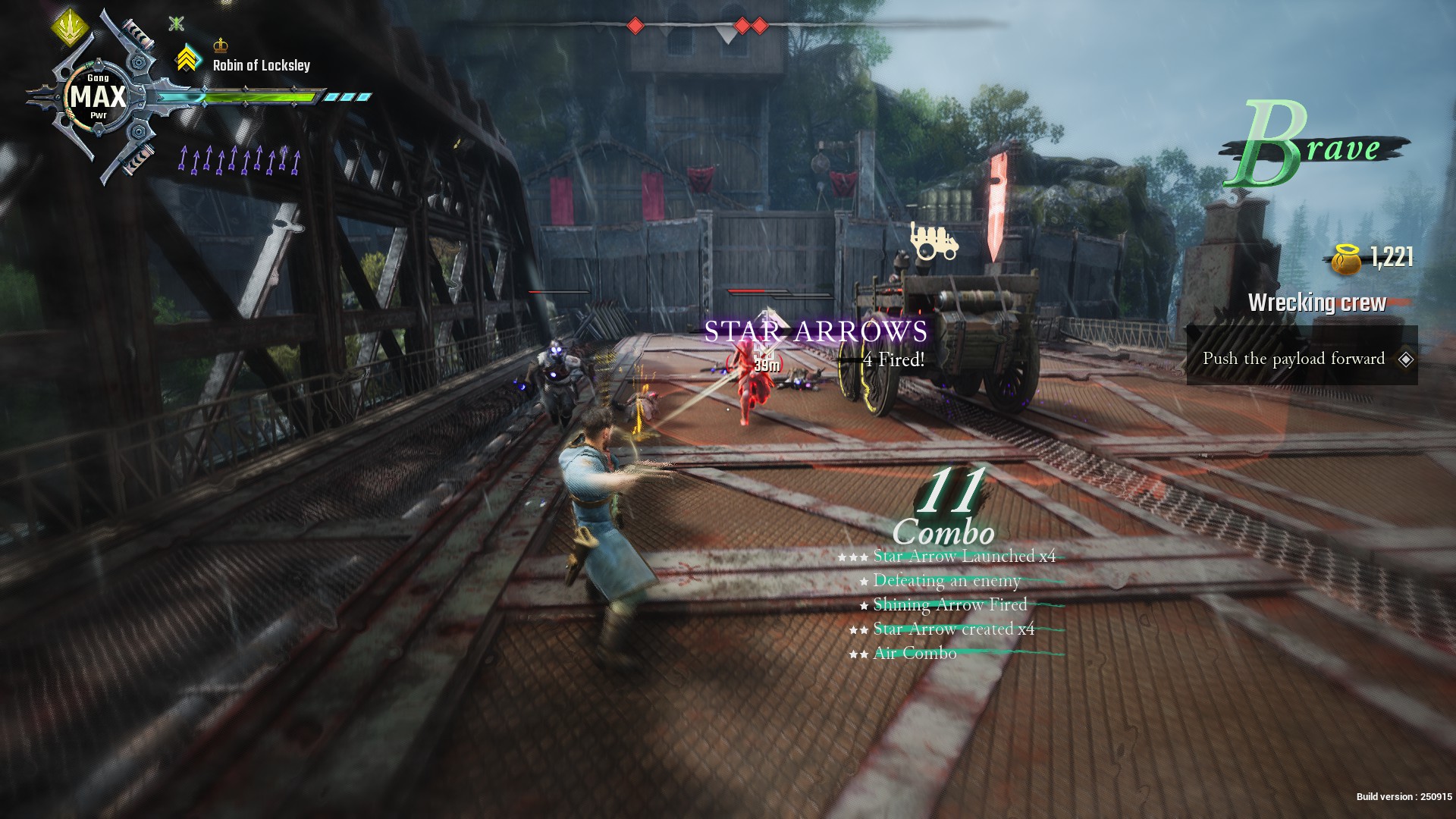Click the Gang MAX power emblem
The width and height of the screenshot is (1456, 819).
98,97
